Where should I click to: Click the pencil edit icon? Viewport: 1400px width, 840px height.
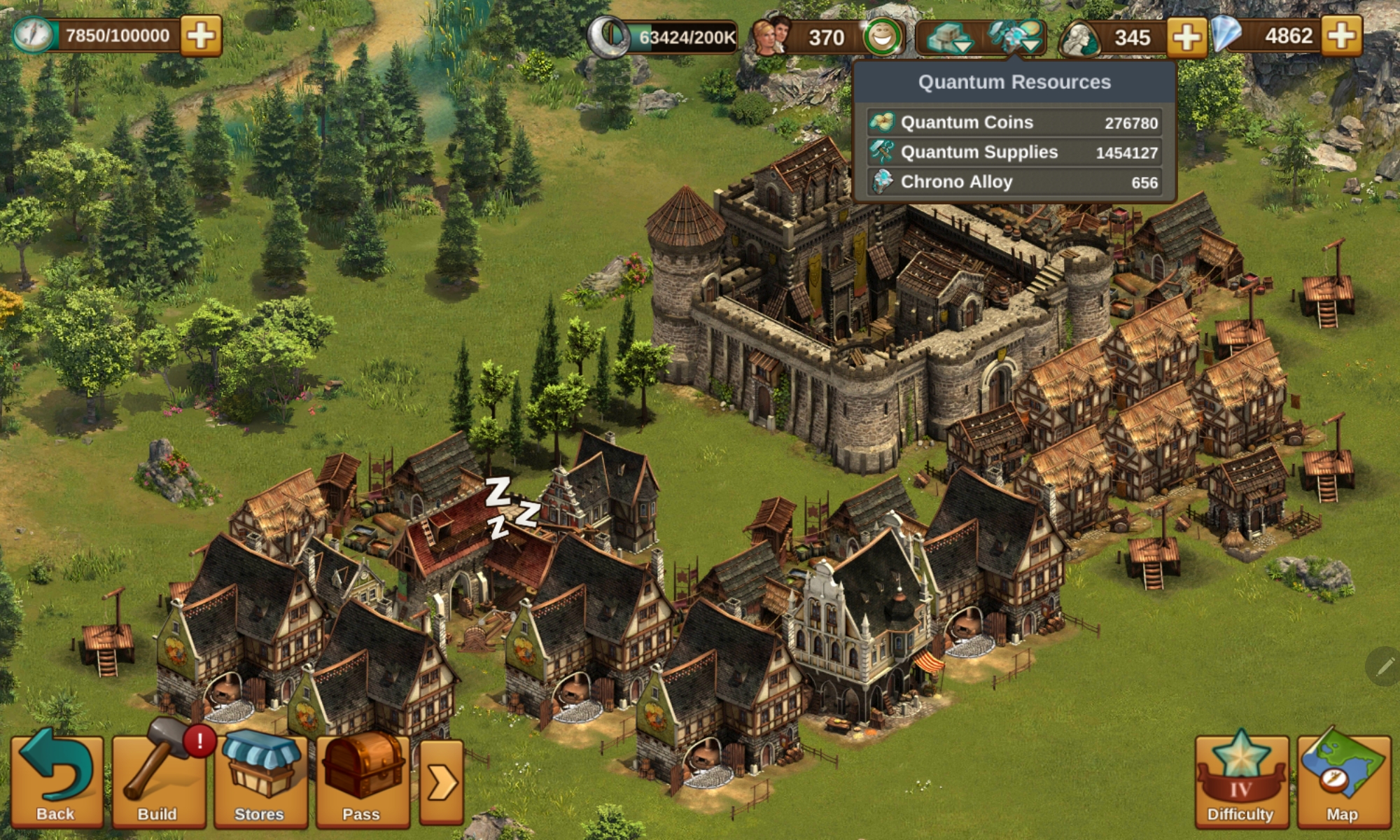(1383, 666)
